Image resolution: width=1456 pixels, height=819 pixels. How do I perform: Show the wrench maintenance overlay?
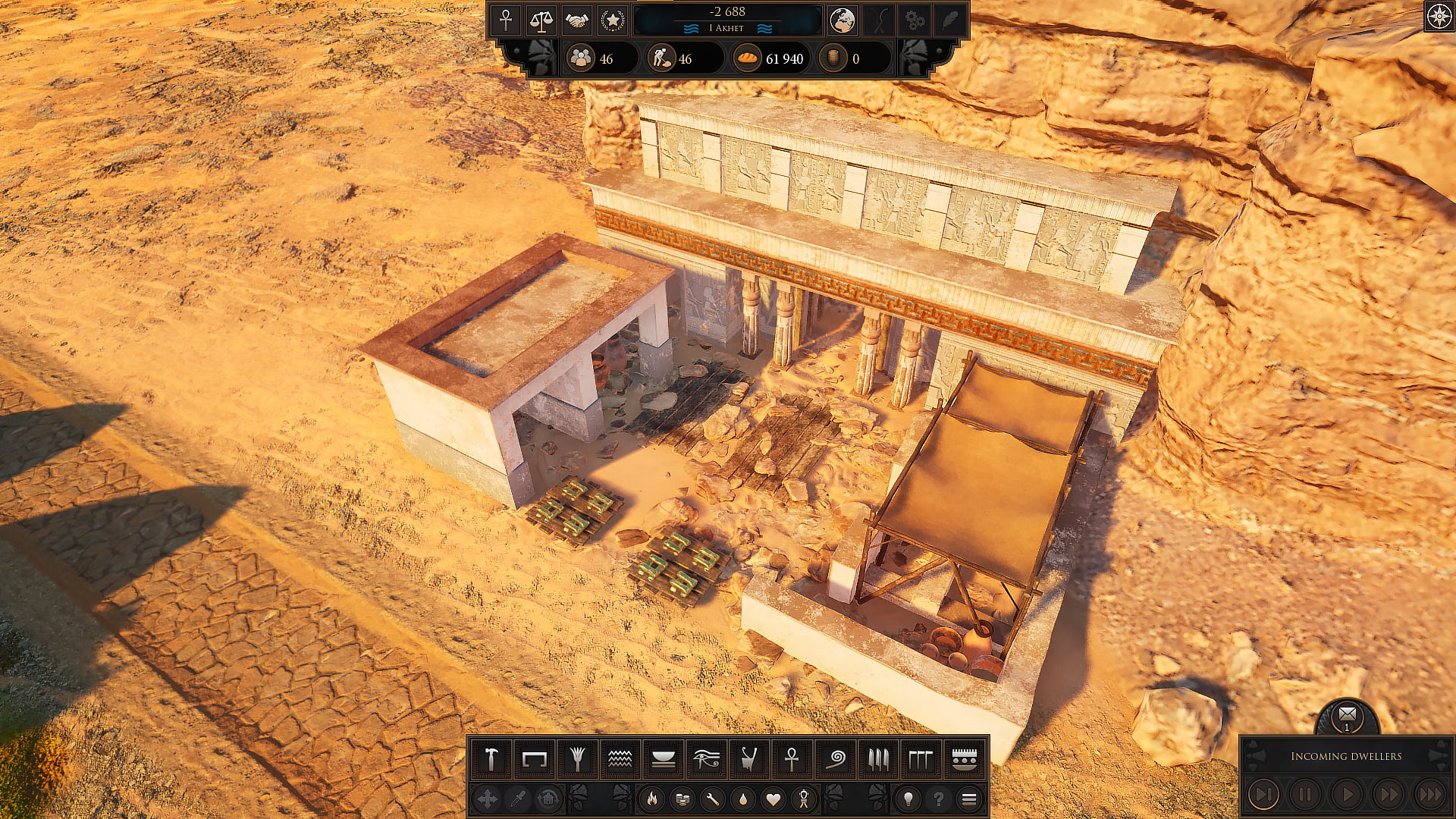coord(712,799)
